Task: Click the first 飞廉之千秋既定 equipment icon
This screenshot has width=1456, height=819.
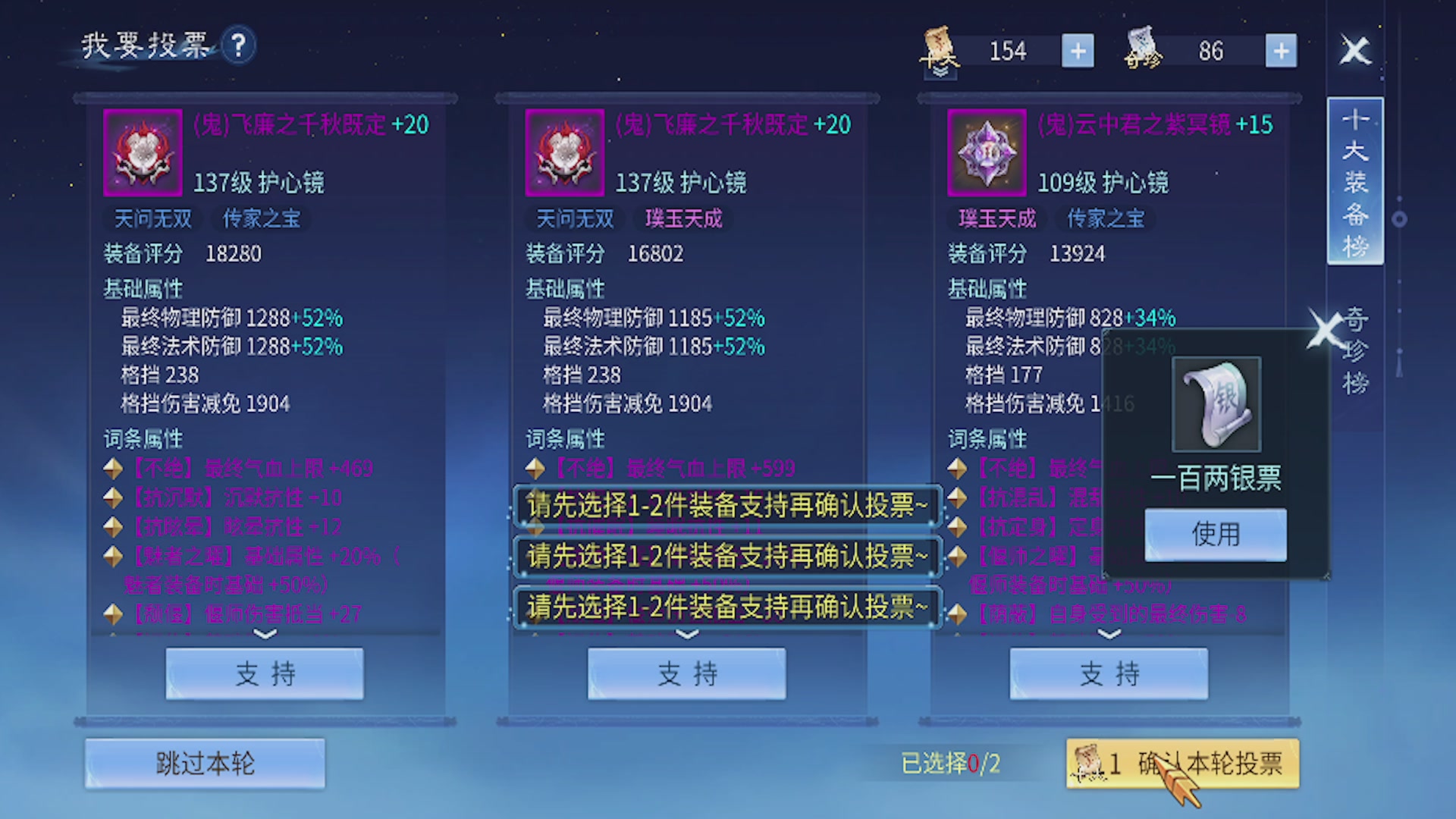Action: [x=143, y=152]
